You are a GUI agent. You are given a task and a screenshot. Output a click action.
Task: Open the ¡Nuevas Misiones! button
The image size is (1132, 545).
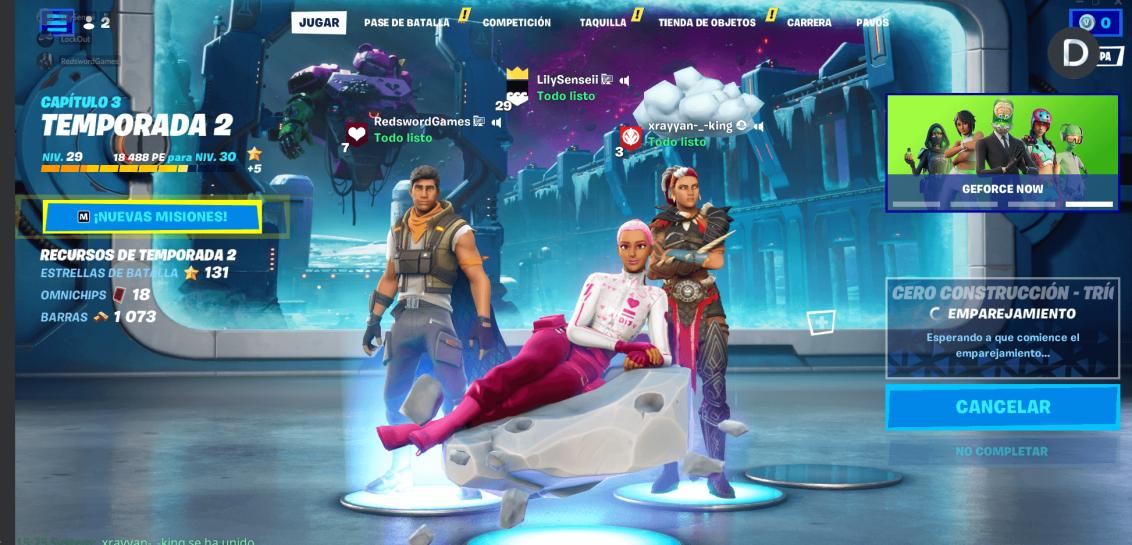pos(152,216)
